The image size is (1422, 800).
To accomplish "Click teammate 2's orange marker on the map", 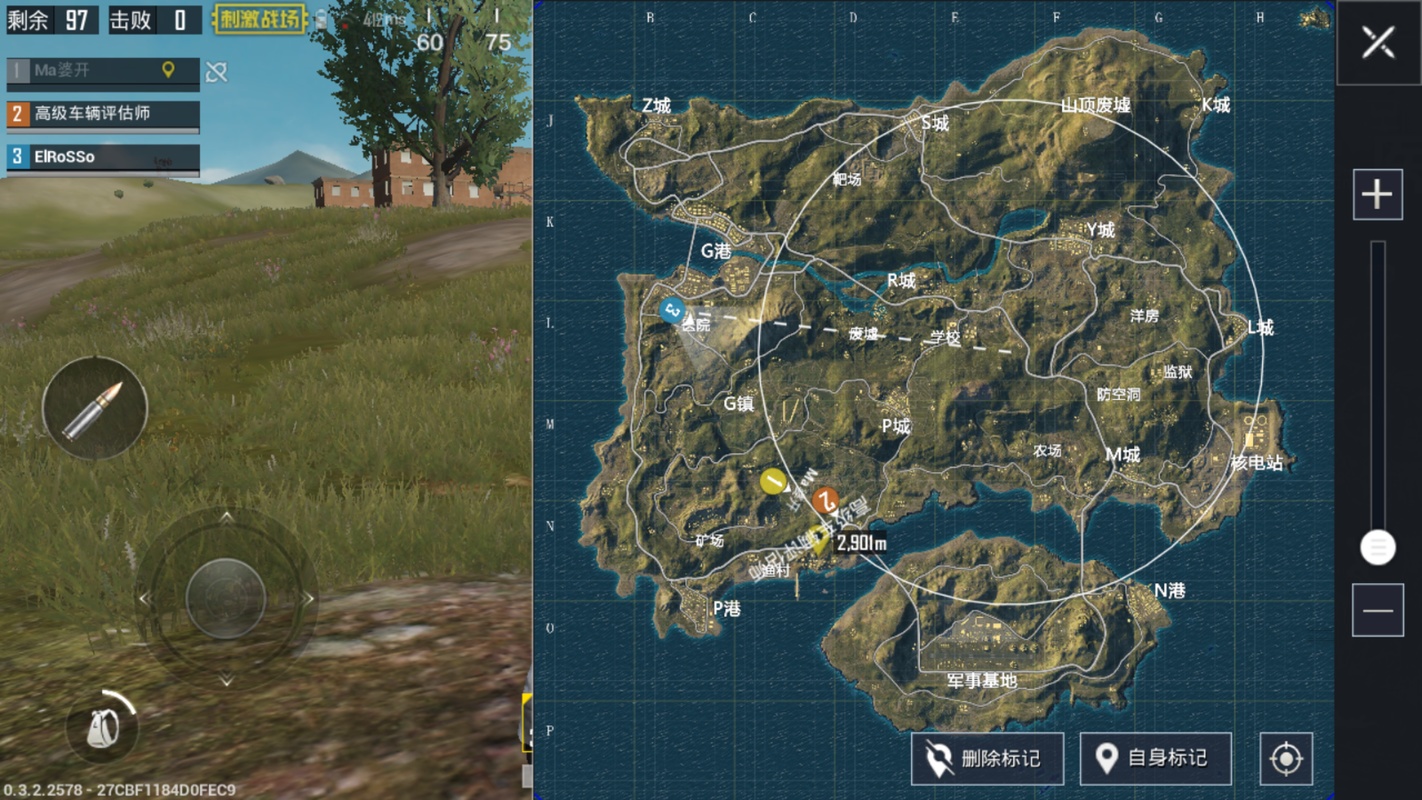I will pos(826,503).
